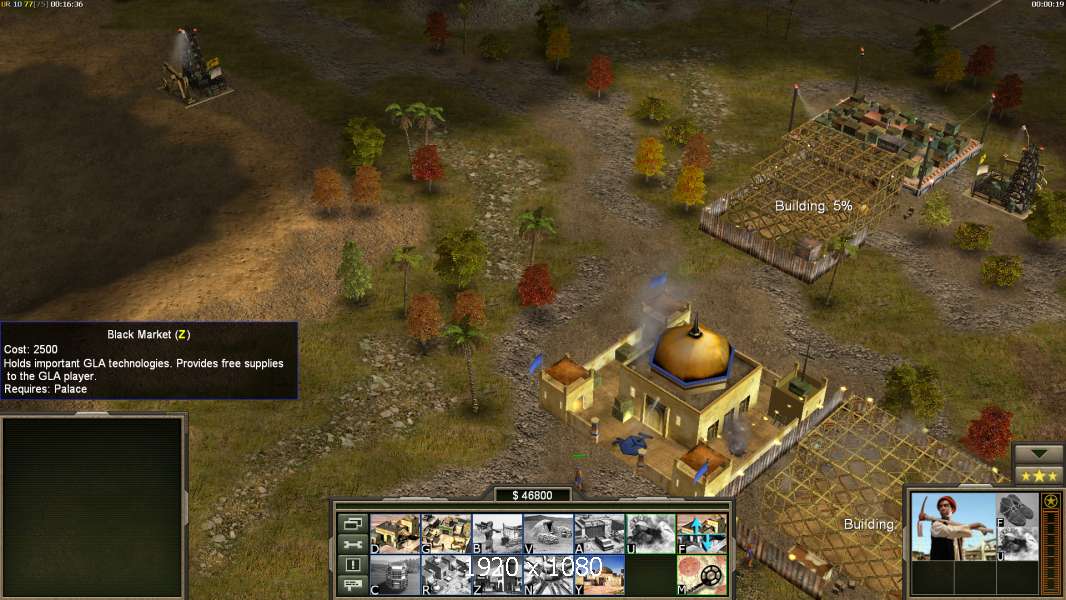Click the exclamation mark button
The image size is (1066, 600).
pyautogui.click(x=351, y=565)
